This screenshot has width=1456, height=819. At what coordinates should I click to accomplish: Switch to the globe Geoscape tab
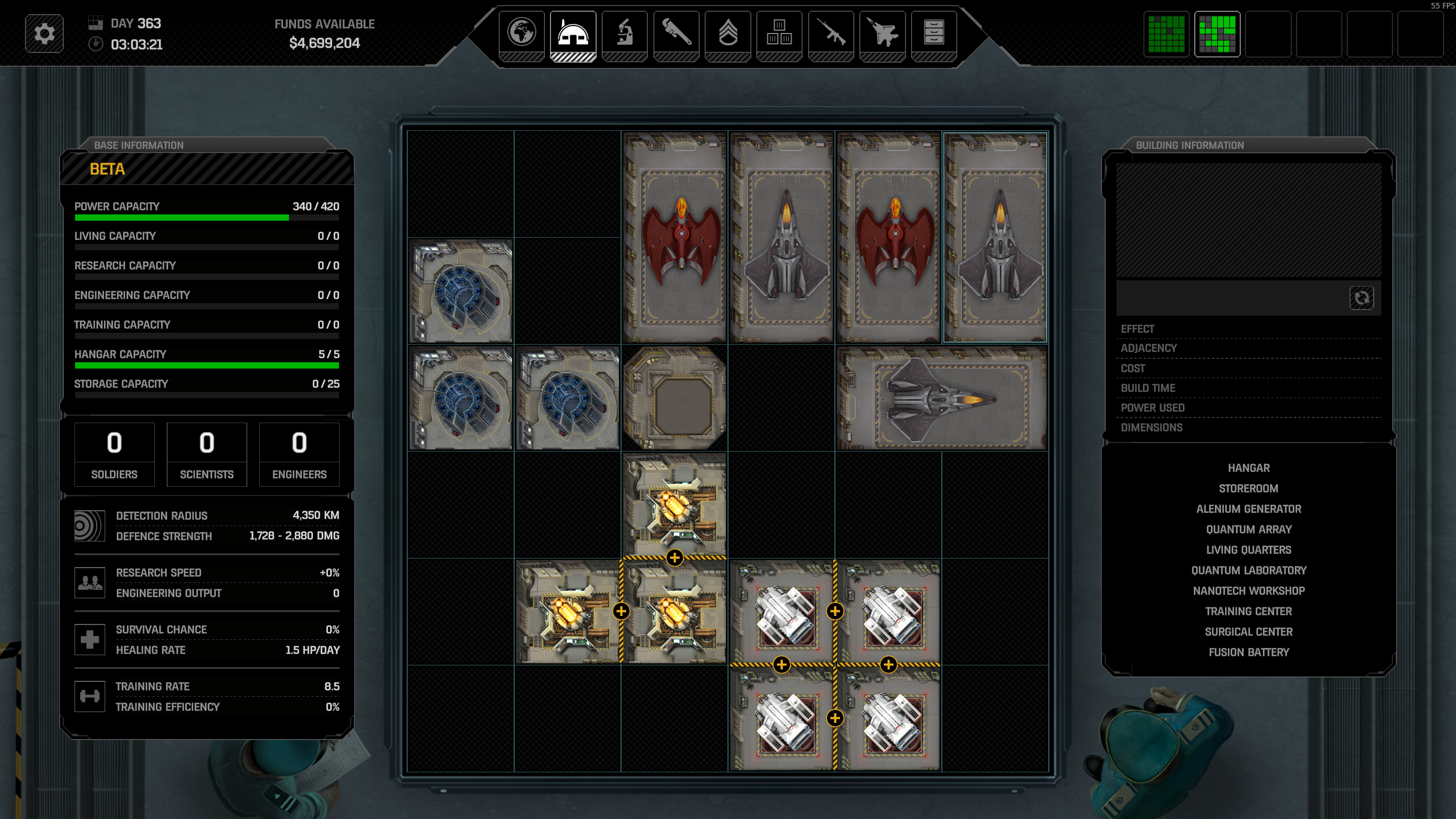(x=522, y=33)
